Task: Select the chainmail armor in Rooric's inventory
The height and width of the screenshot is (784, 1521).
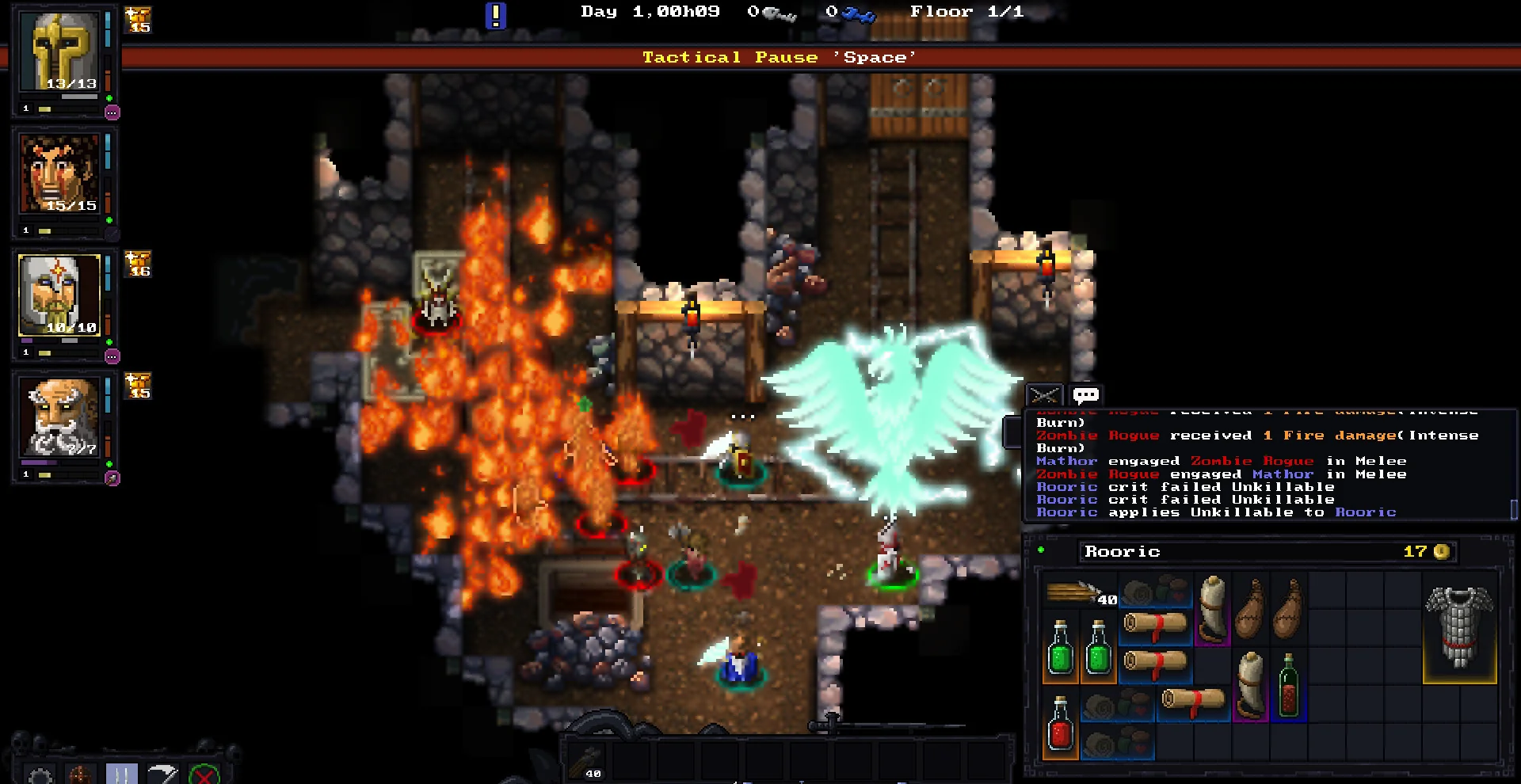Action: coord(1459,627)
